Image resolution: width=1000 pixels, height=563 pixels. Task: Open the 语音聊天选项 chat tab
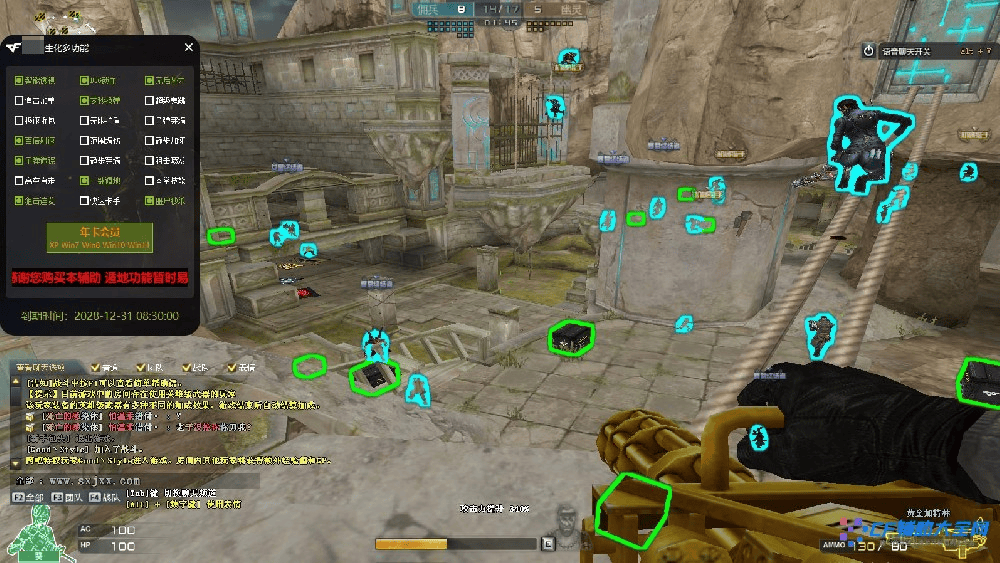click(x=40, y=368)
